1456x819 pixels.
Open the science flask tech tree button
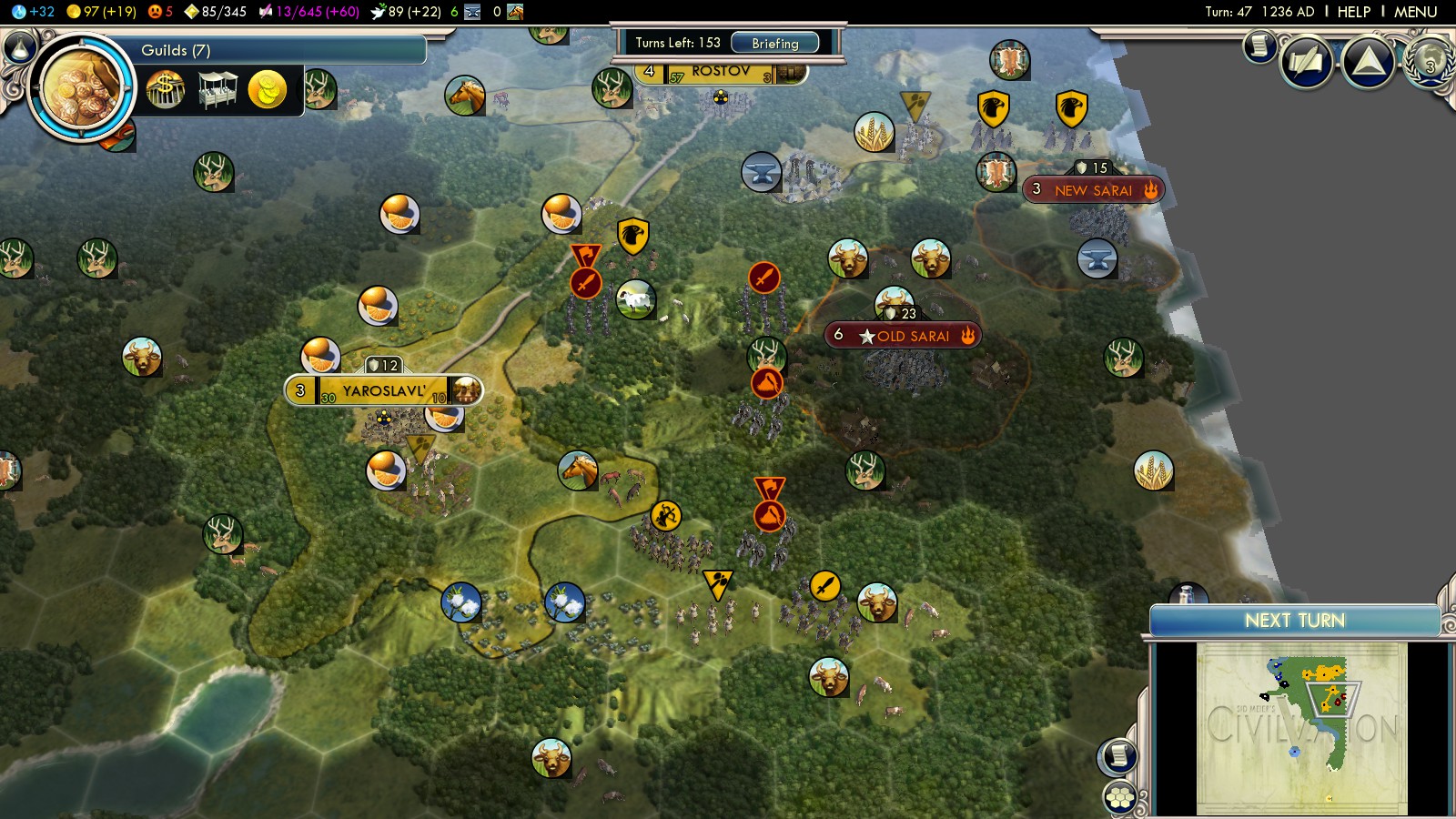click(x=19, y=46)
